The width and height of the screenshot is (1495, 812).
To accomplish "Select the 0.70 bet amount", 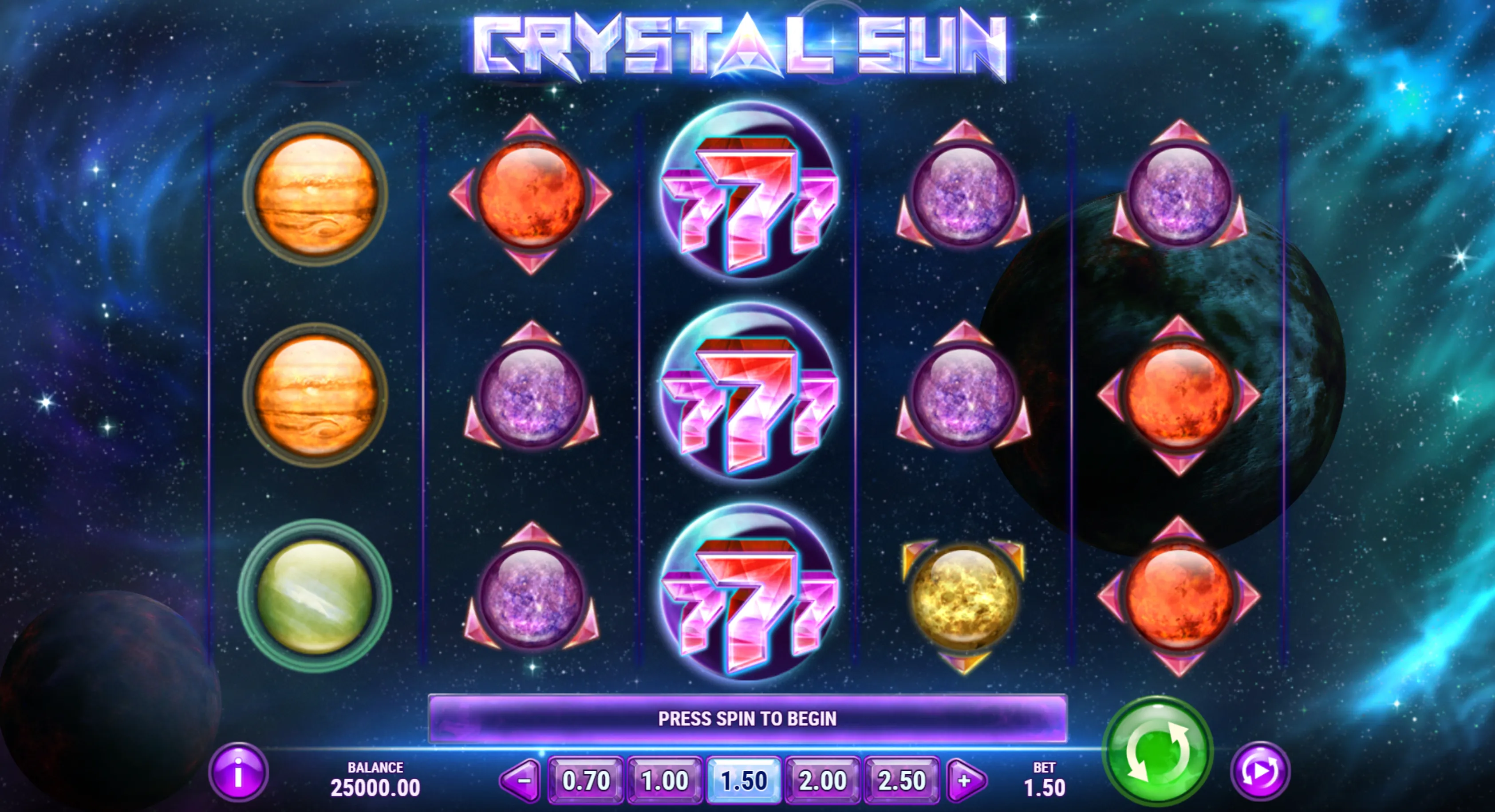I will 586,780.
